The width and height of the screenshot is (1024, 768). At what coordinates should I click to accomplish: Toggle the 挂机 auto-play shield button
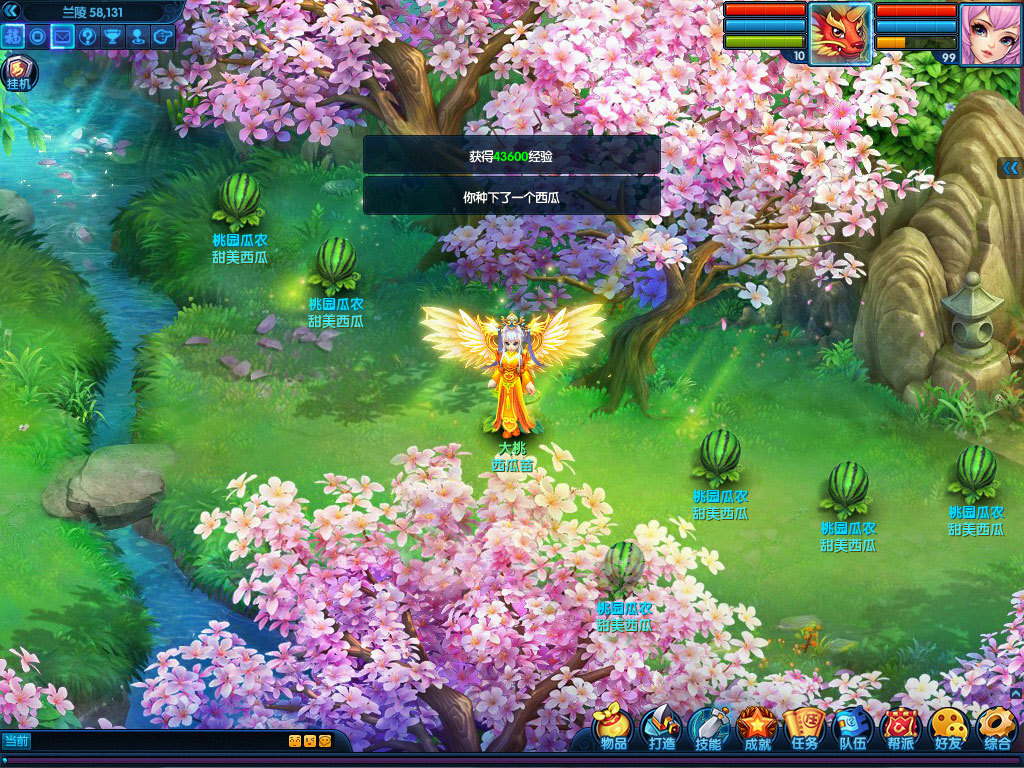[18, 74]
